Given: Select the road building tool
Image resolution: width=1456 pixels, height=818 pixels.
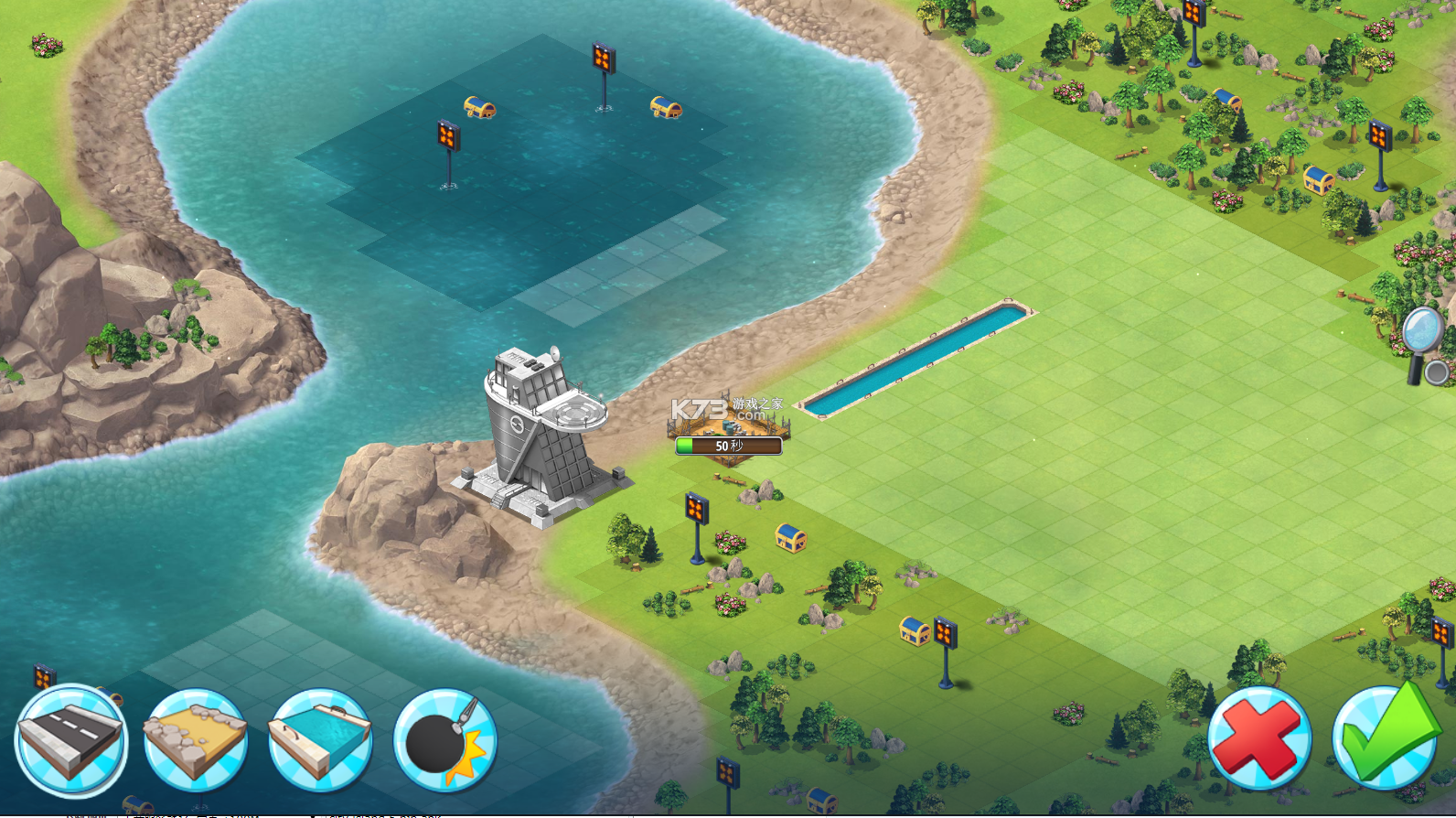Looking at the screenshot, I should pyautogui.click(x=70, y=739).
